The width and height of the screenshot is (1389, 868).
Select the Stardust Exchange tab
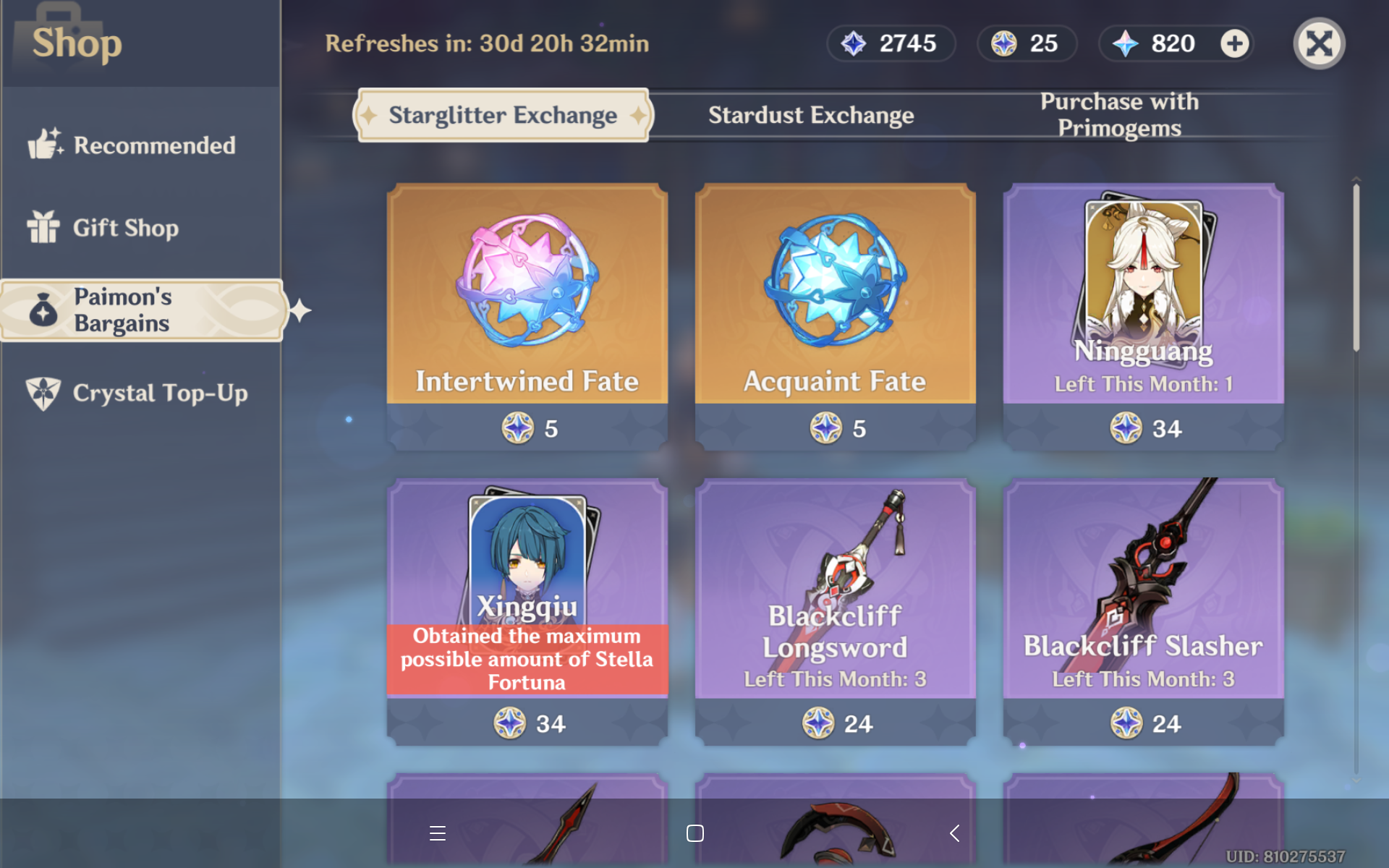coord(810,114)
